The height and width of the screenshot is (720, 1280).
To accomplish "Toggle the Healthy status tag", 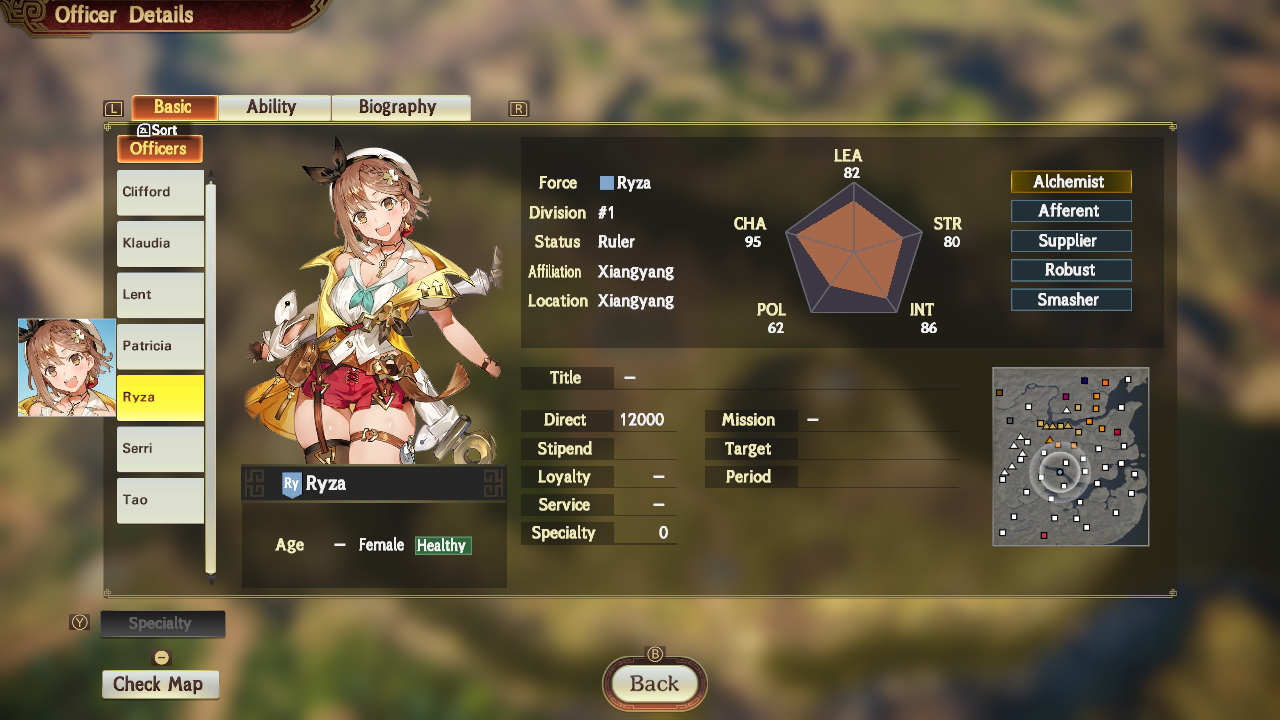I will pyautogui.click(x=442, y=545).
